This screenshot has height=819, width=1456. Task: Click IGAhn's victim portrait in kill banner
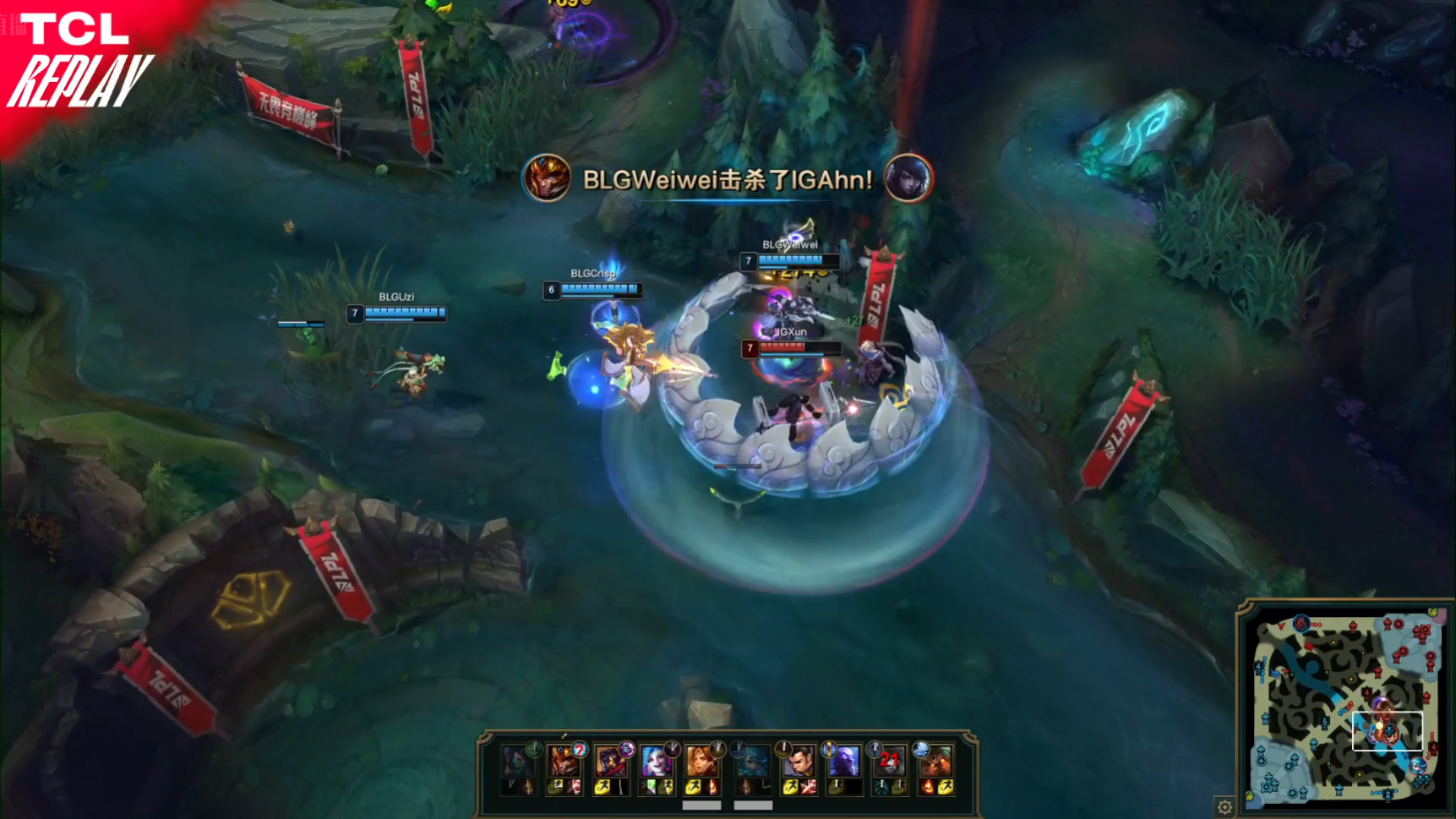pos(908,178)
